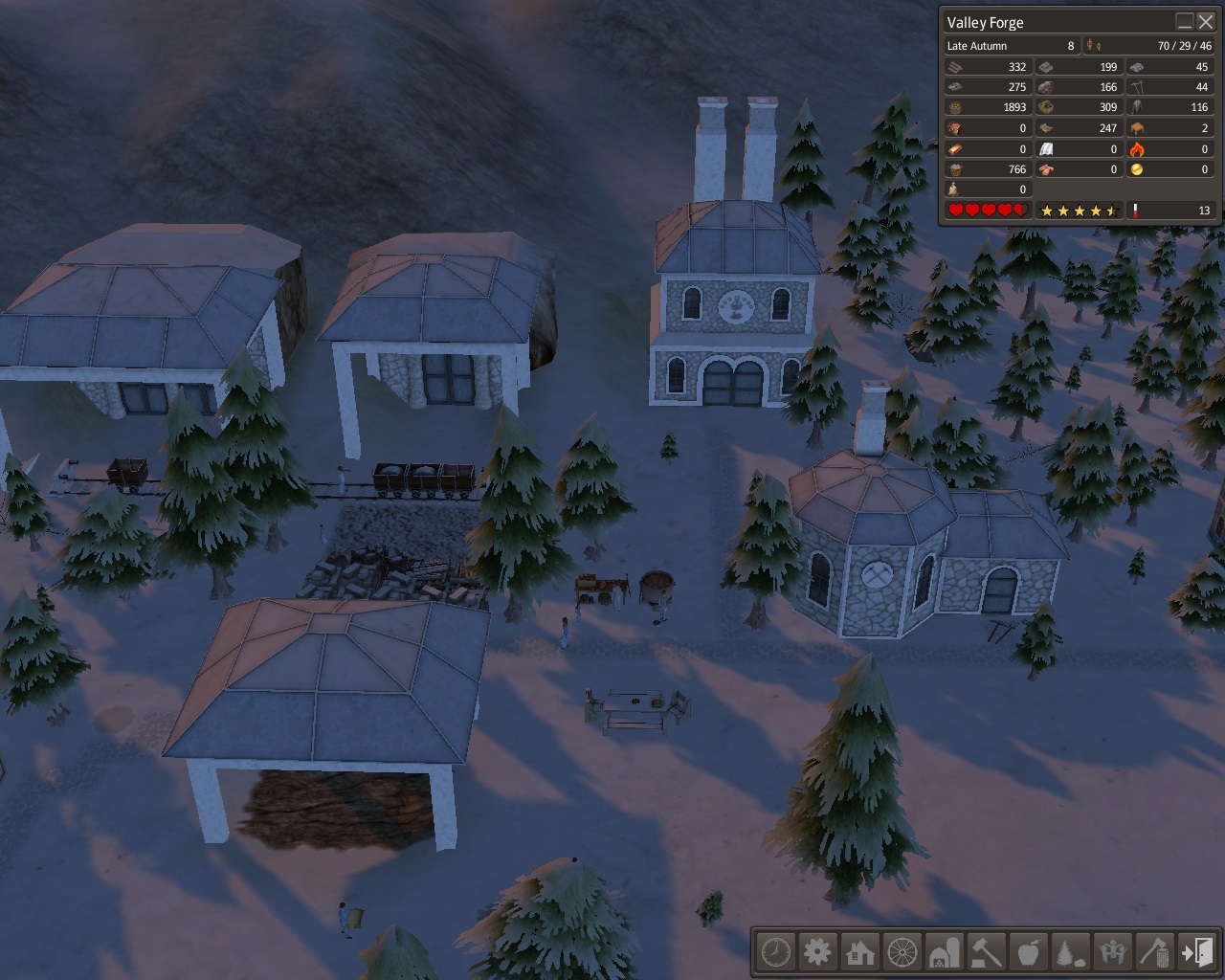Select the tree and rock resource menu
This screenshot has width=1225, height=980.
(x=1070, y=952)
